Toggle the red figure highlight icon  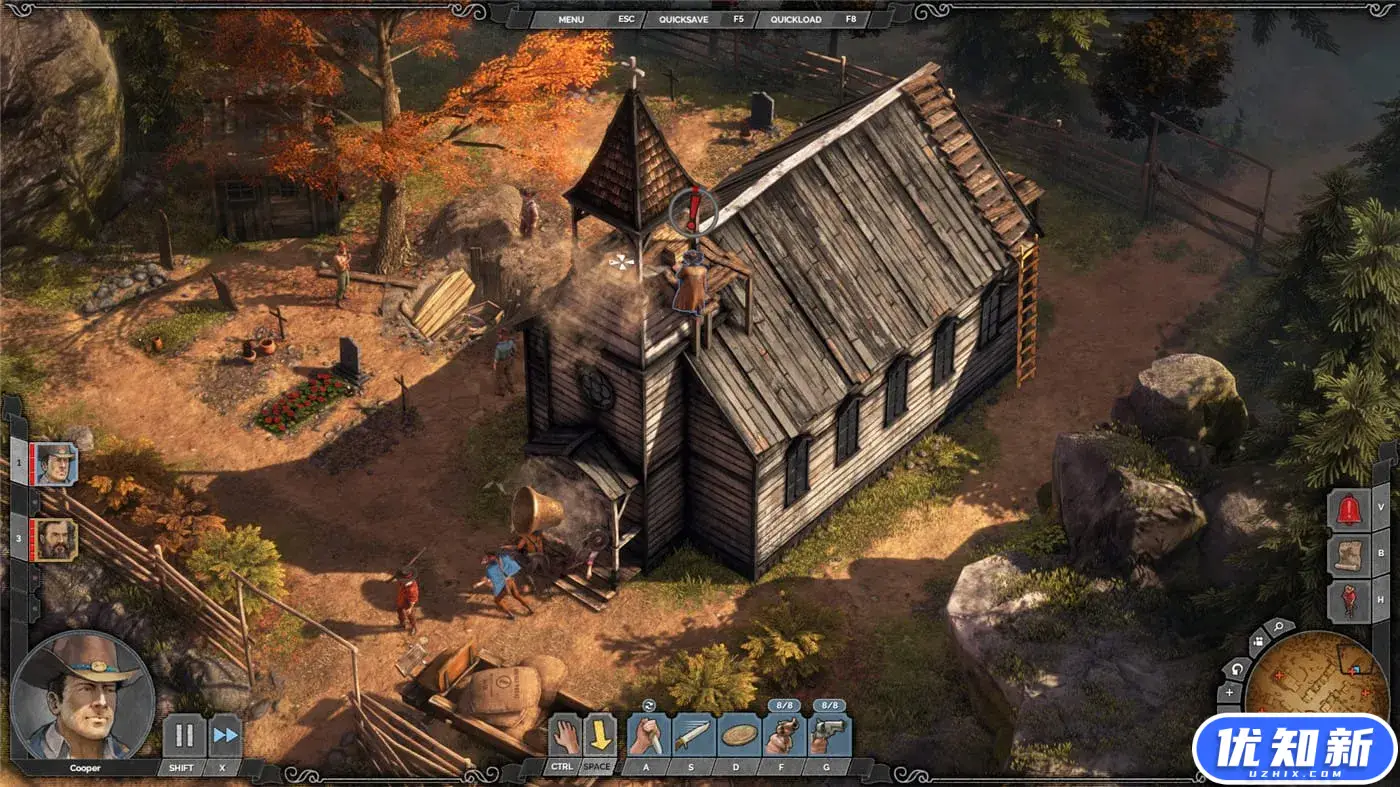coord(1348,601)
